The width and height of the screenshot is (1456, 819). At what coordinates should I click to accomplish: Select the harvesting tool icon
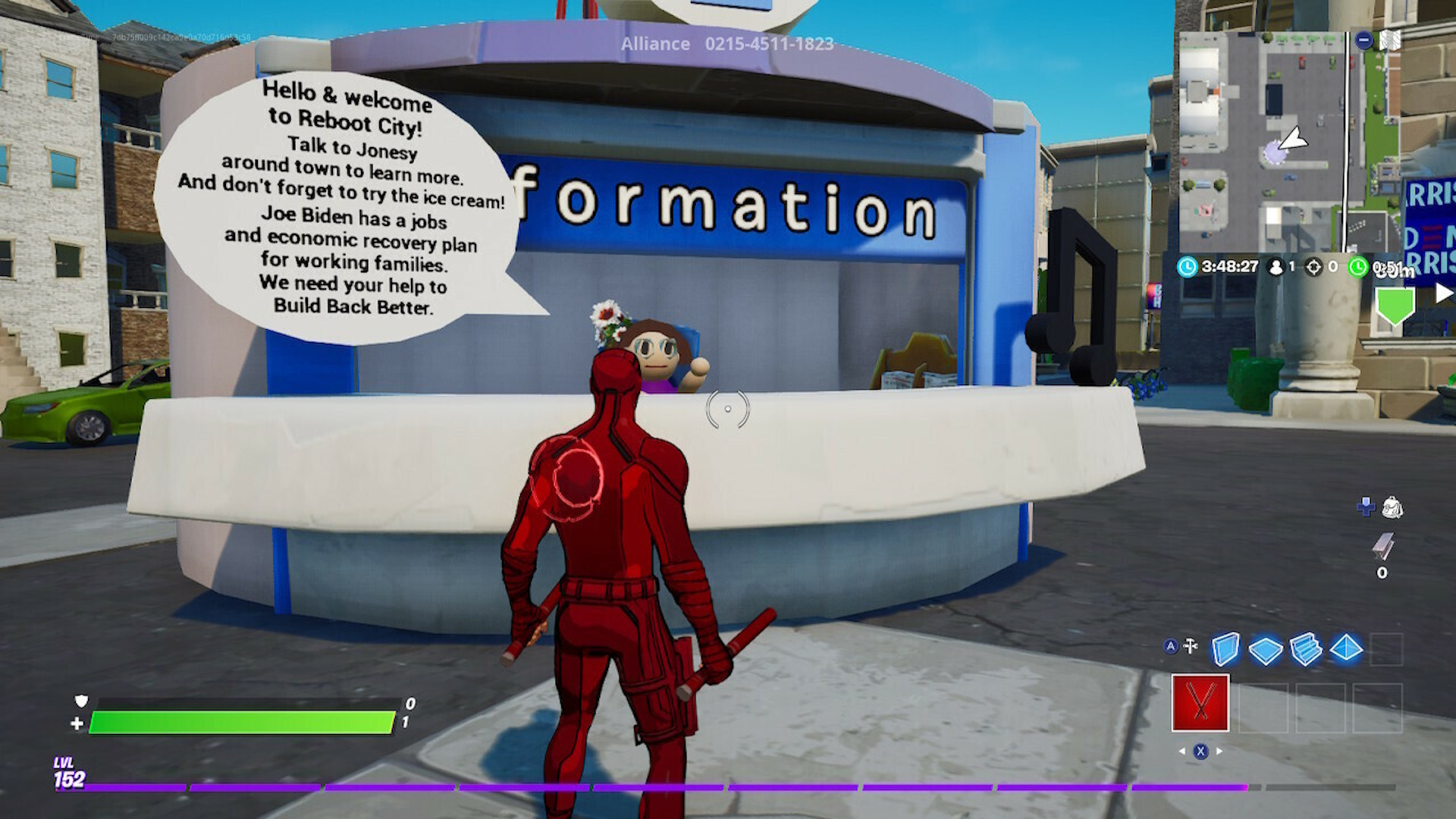click(x=1191, y=646)
